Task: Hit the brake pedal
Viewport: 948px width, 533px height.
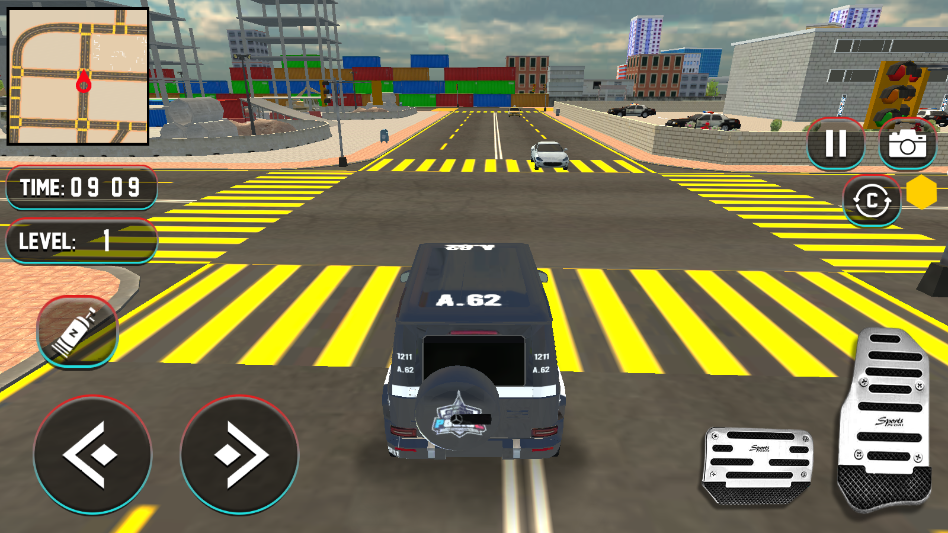Action: tap(755, 463)
